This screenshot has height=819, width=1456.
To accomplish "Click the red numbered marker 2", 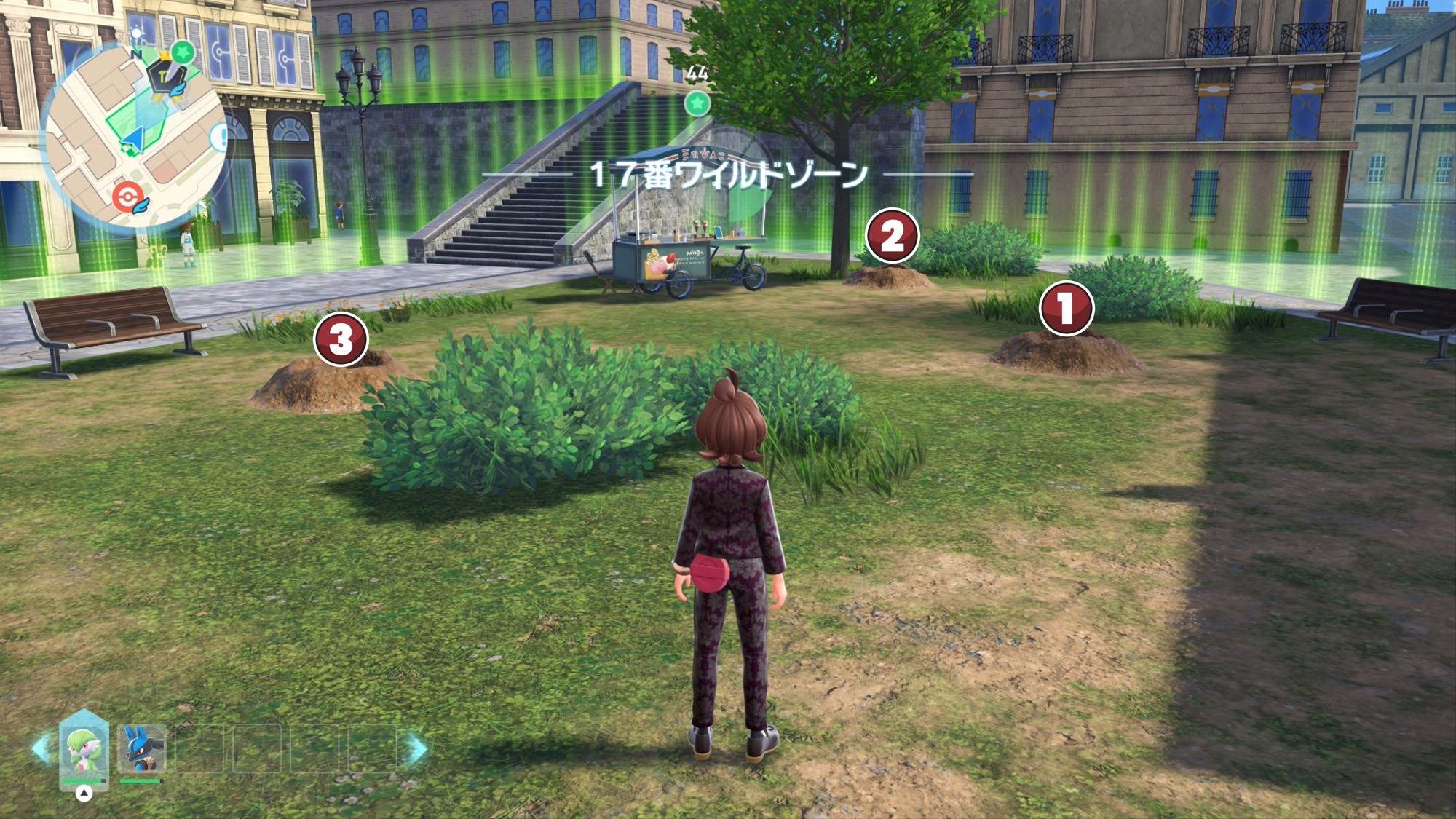I will (893, 236).
